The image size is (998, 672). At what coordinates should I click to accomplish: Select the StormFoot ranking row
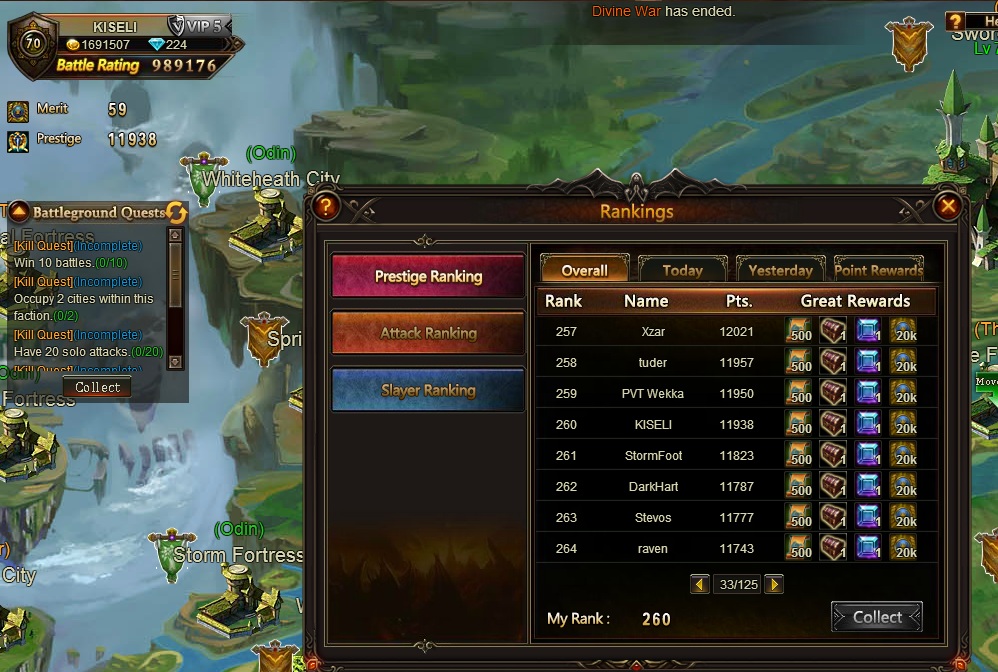[653, 455]
